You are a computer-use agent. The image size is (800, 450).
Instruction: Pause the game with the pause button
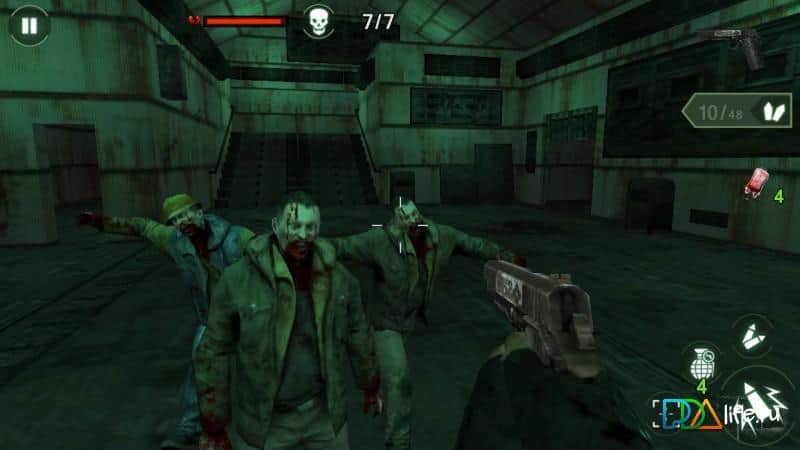[x=28, y=25]
